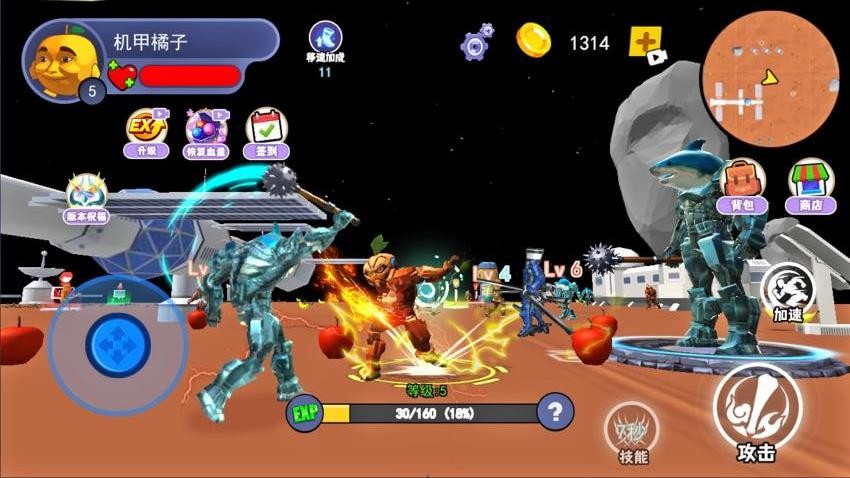Tap the blue virtual joystick pad

point(118,343)
